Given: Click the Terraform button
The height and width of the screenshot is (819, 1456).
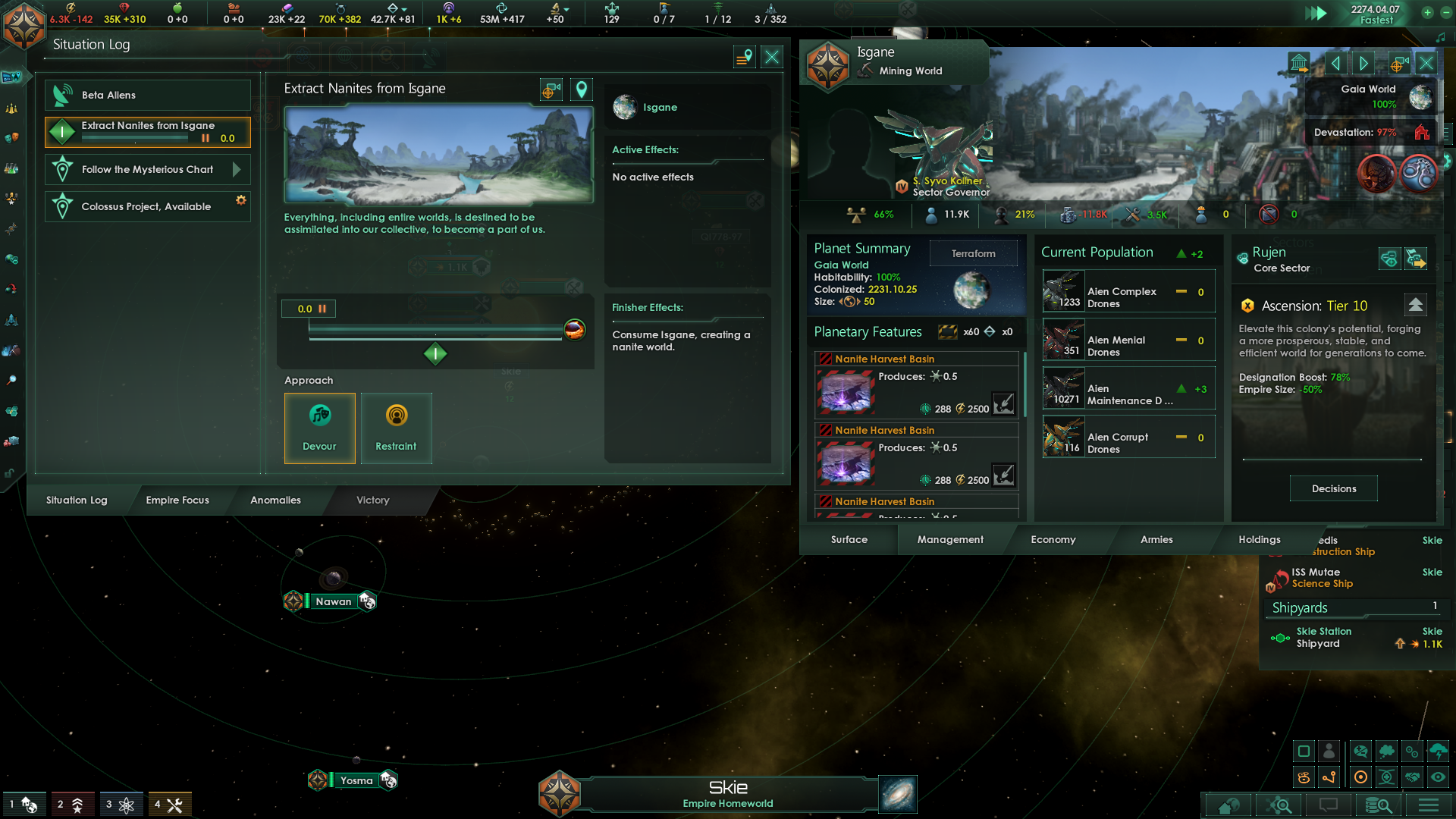Looking at the screenshot, I should [x=973, y=253].
